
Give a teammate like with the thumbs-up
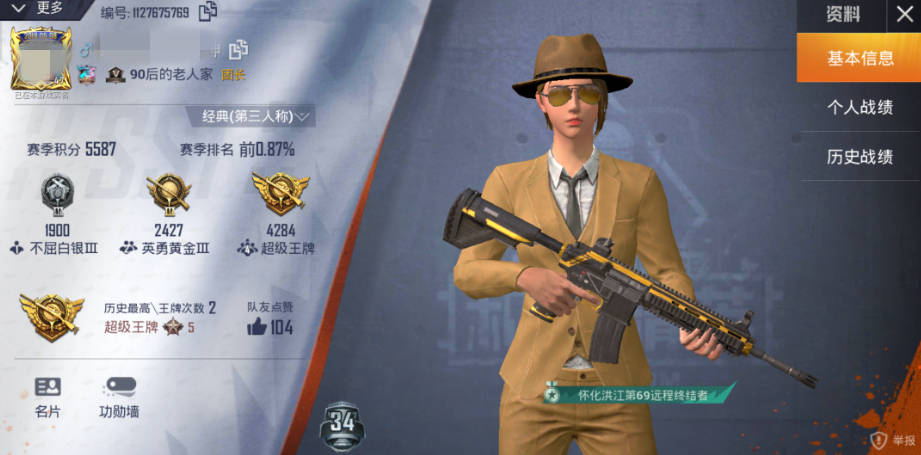(x=257, y=326)
